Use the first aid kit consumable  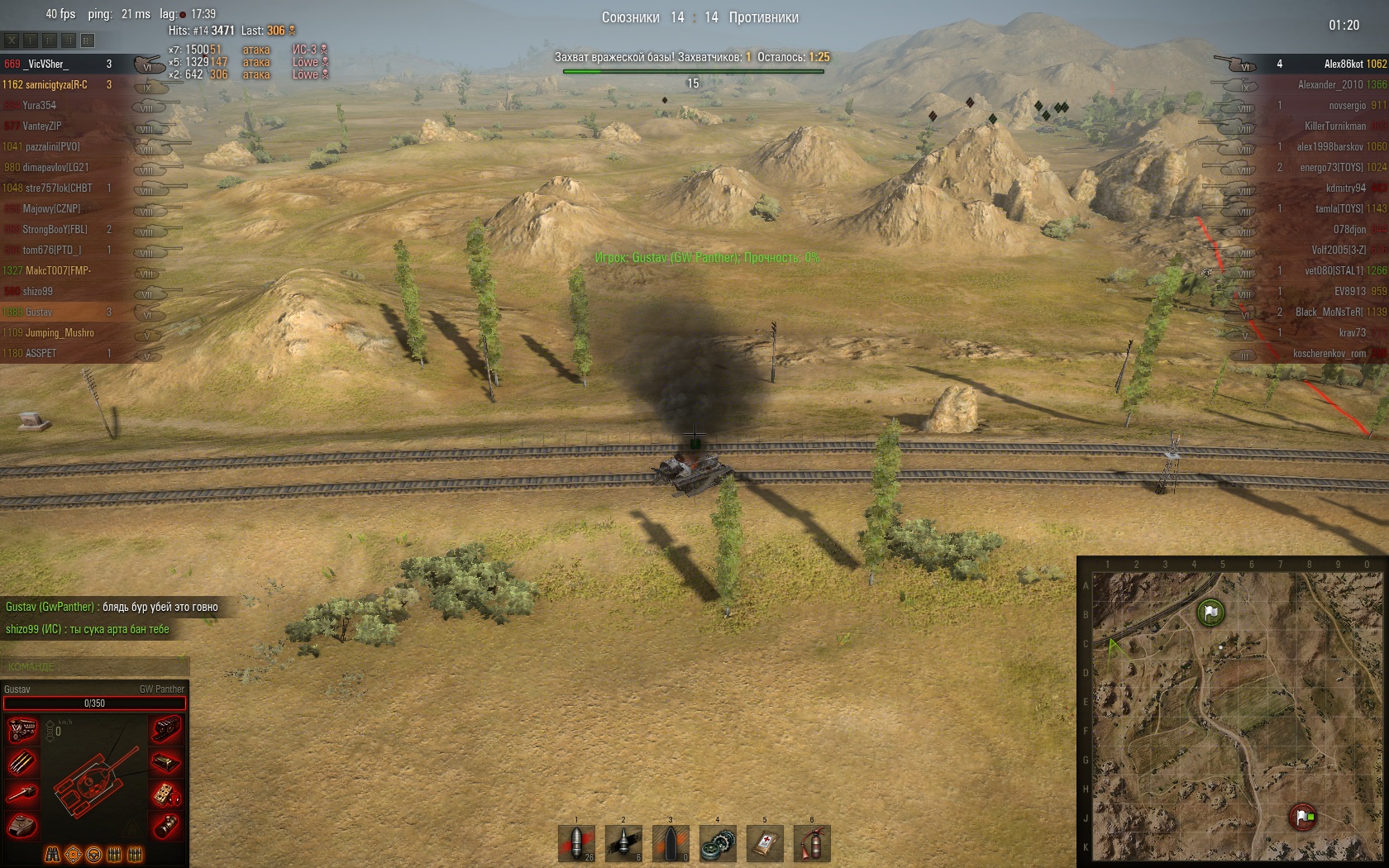coord(765,843)
